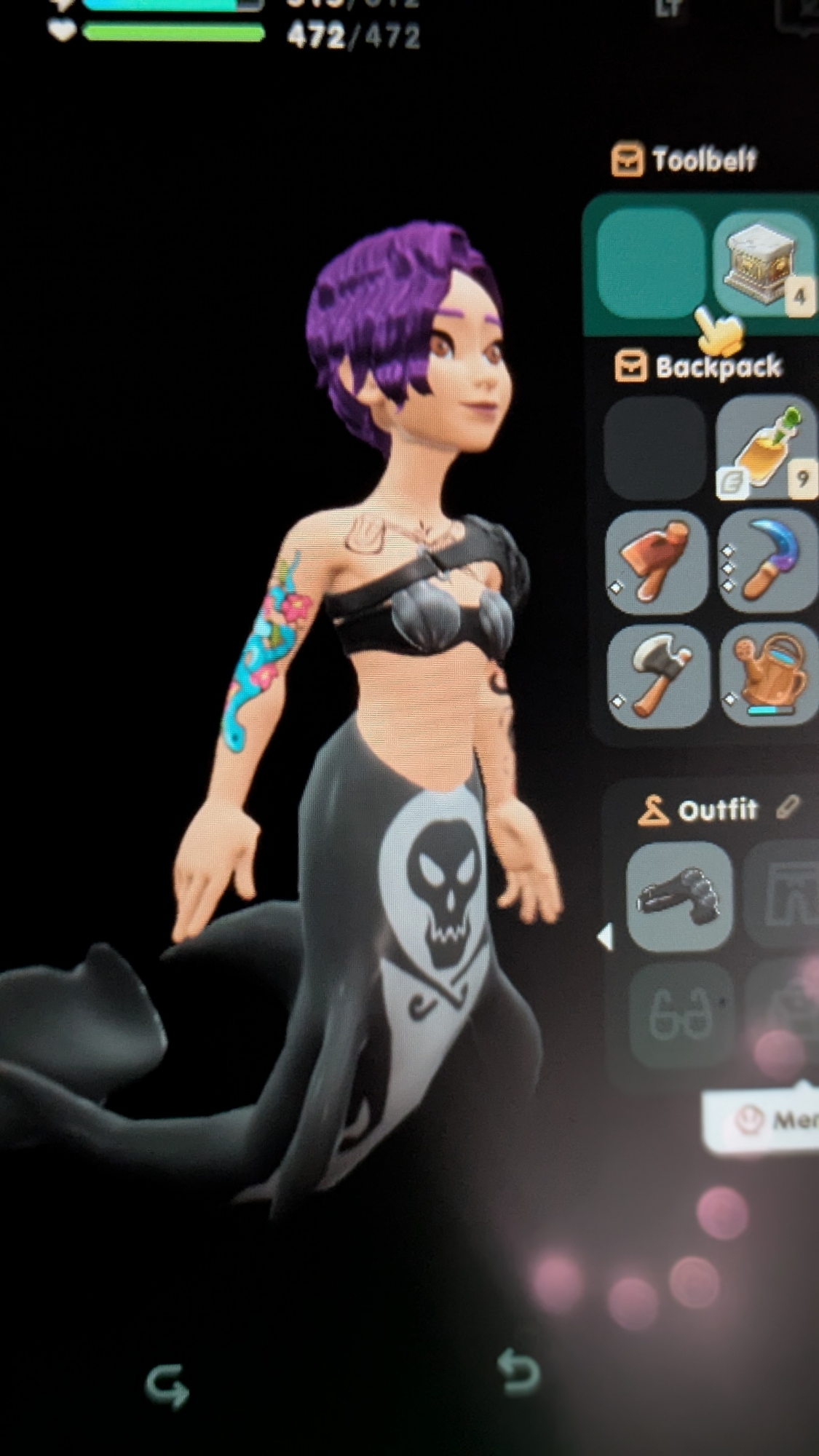Choose the copper shovel tool slot
Image resolution: width=819 pixels, height=1456 pixels.
click(x=656, y=562)
